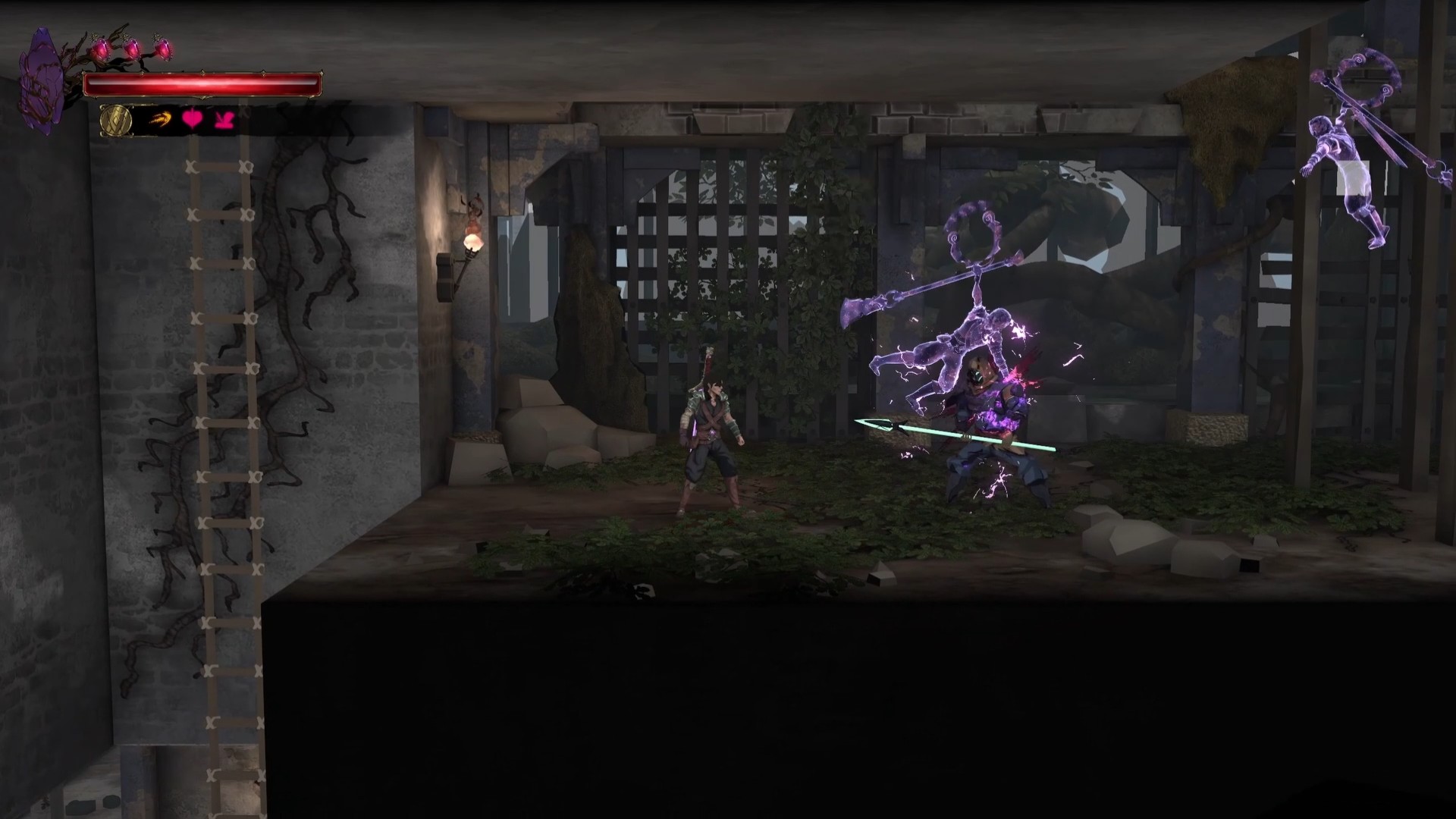Select the pink heart ability icon
The height and width of the screenshot is (819, 1456).
(x=192, y=120)
